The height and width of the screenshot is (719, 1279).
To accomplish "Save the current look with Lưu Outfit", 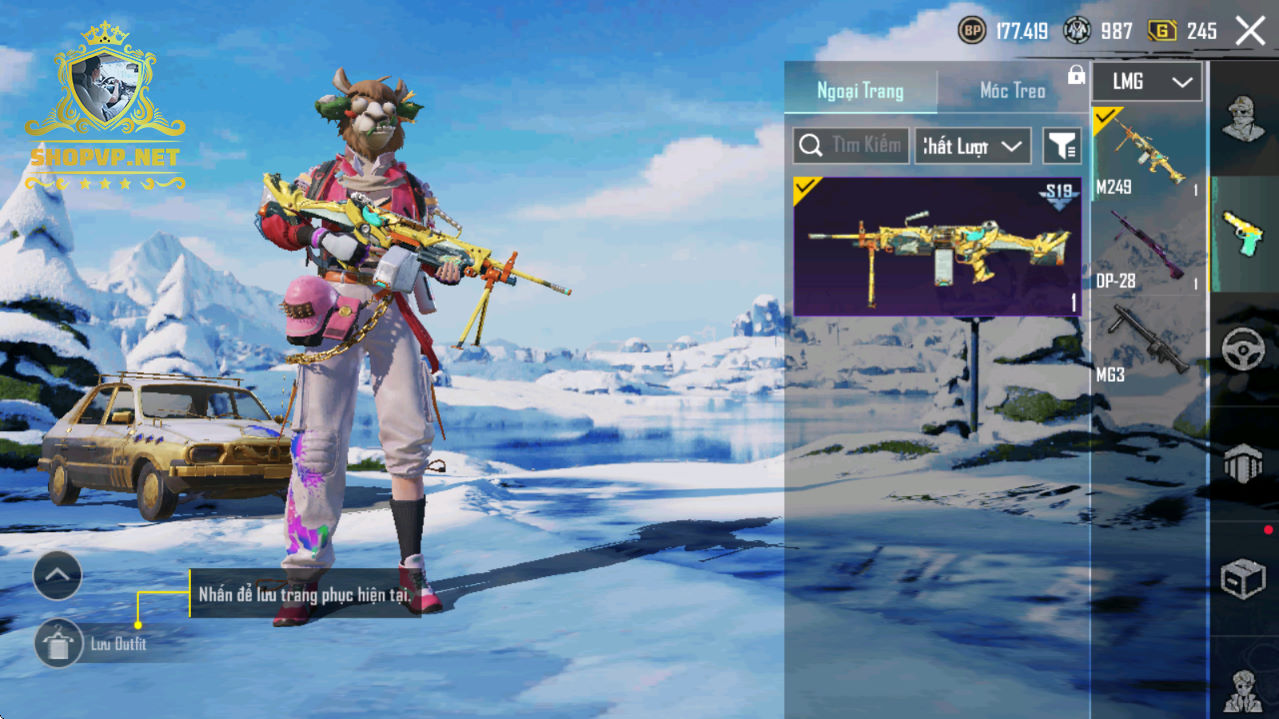I will (59, 643).
